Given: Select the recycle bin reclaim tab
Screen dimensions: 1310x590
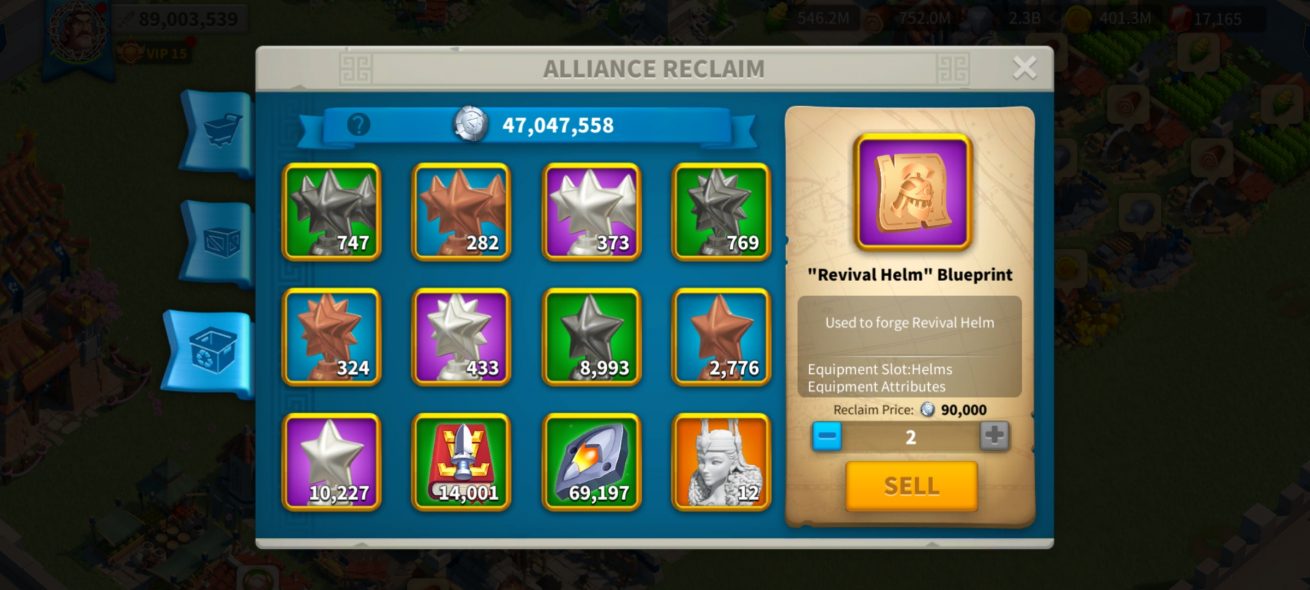Looking at the screenshot, I should tap(212, 353).
